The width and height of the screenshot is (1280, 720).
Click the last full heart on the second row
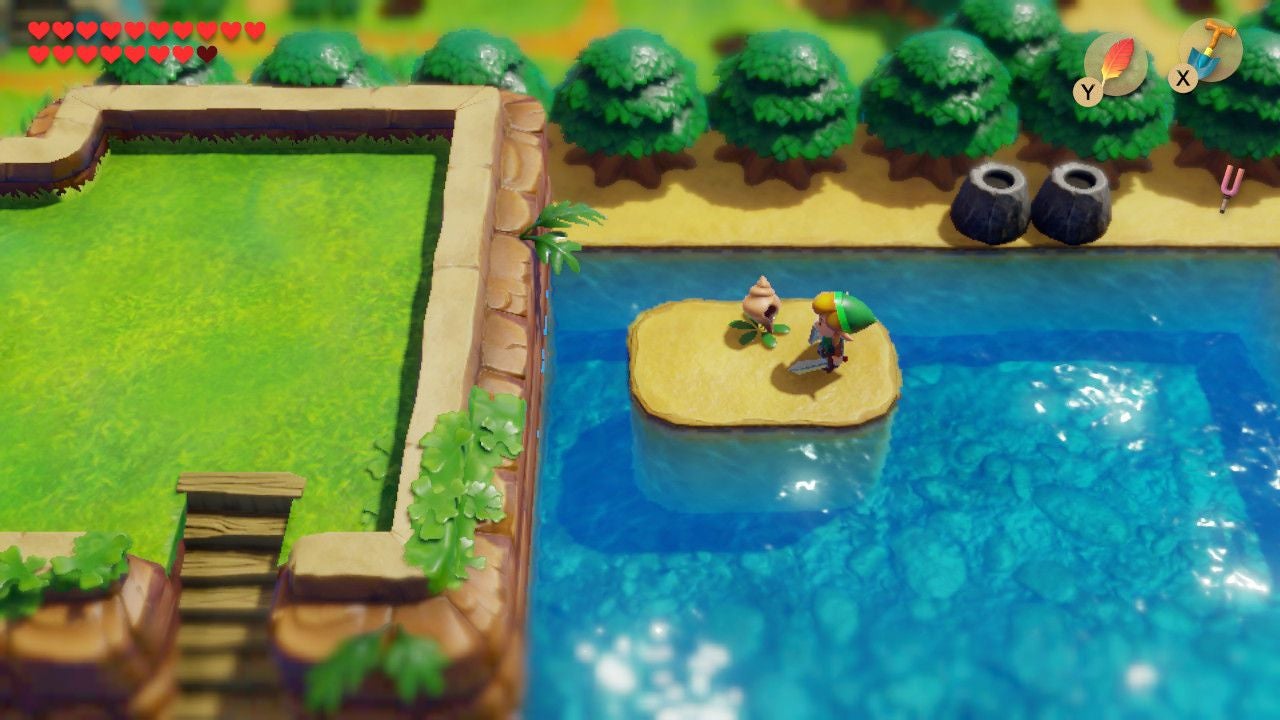pos(183,53)
